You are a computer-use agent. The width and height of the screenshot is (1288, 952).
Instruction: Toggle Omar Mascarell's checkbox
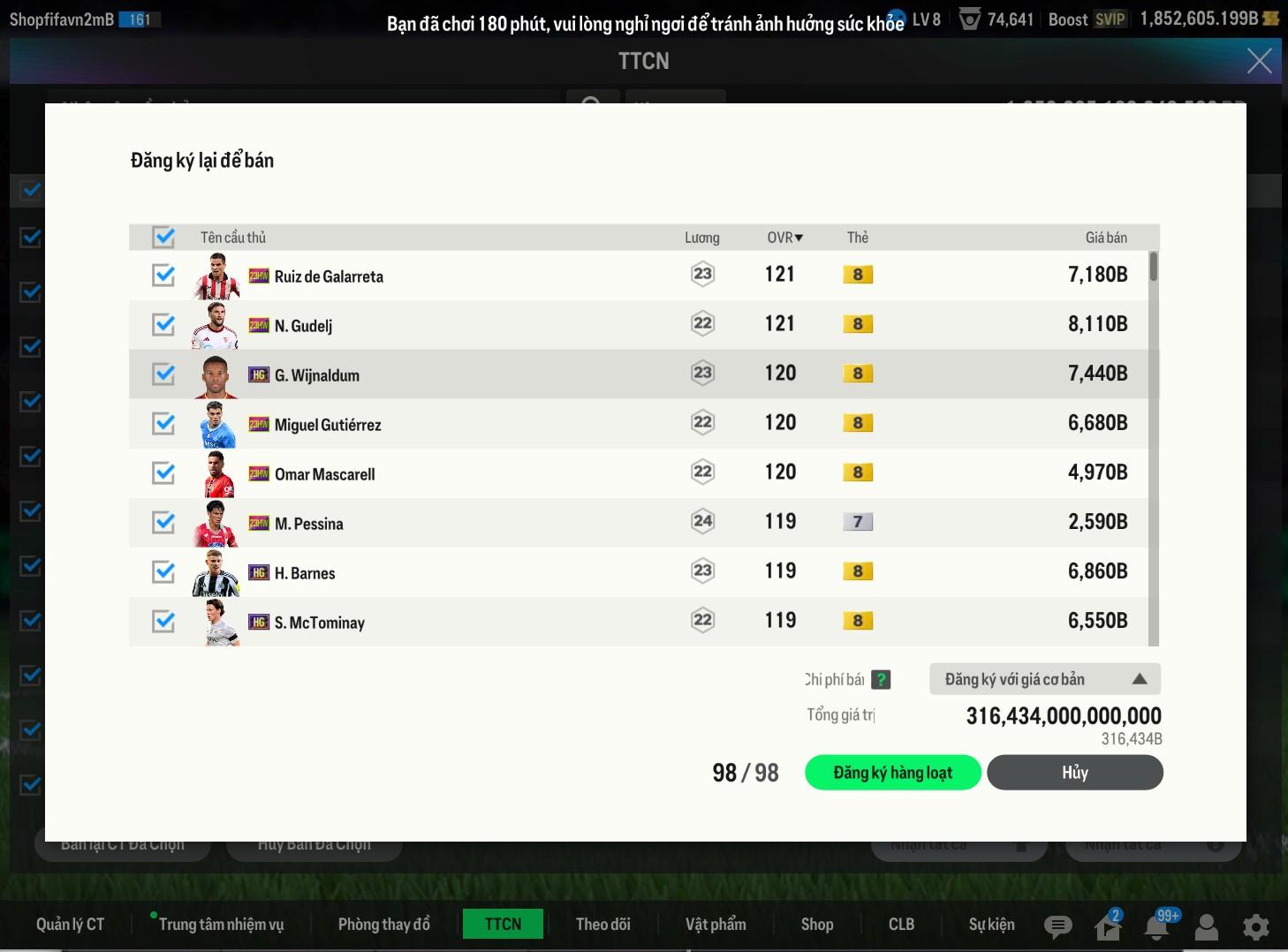point(163,473)
